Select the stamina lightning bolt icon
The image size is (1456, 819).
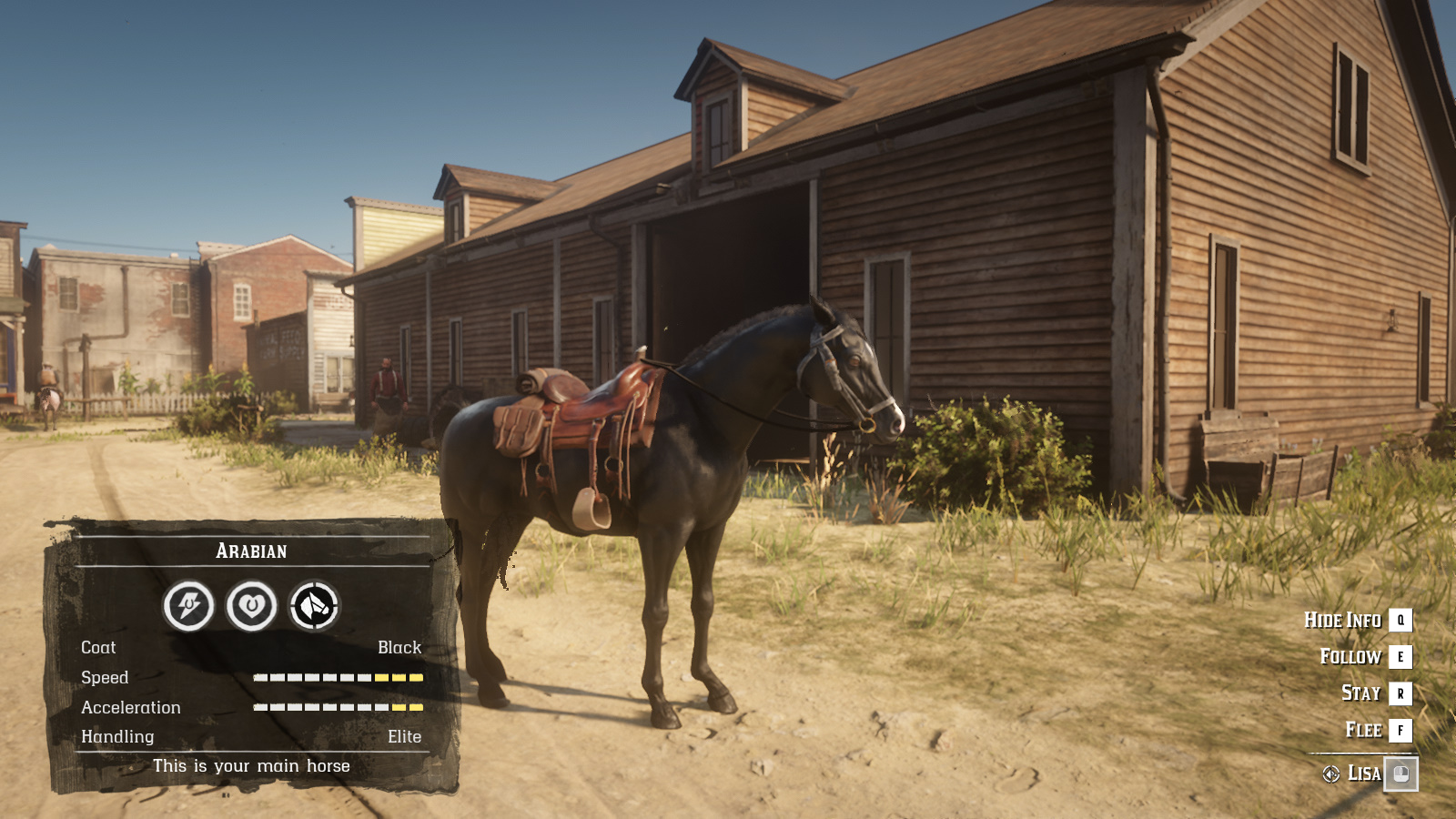coord(187,604)
